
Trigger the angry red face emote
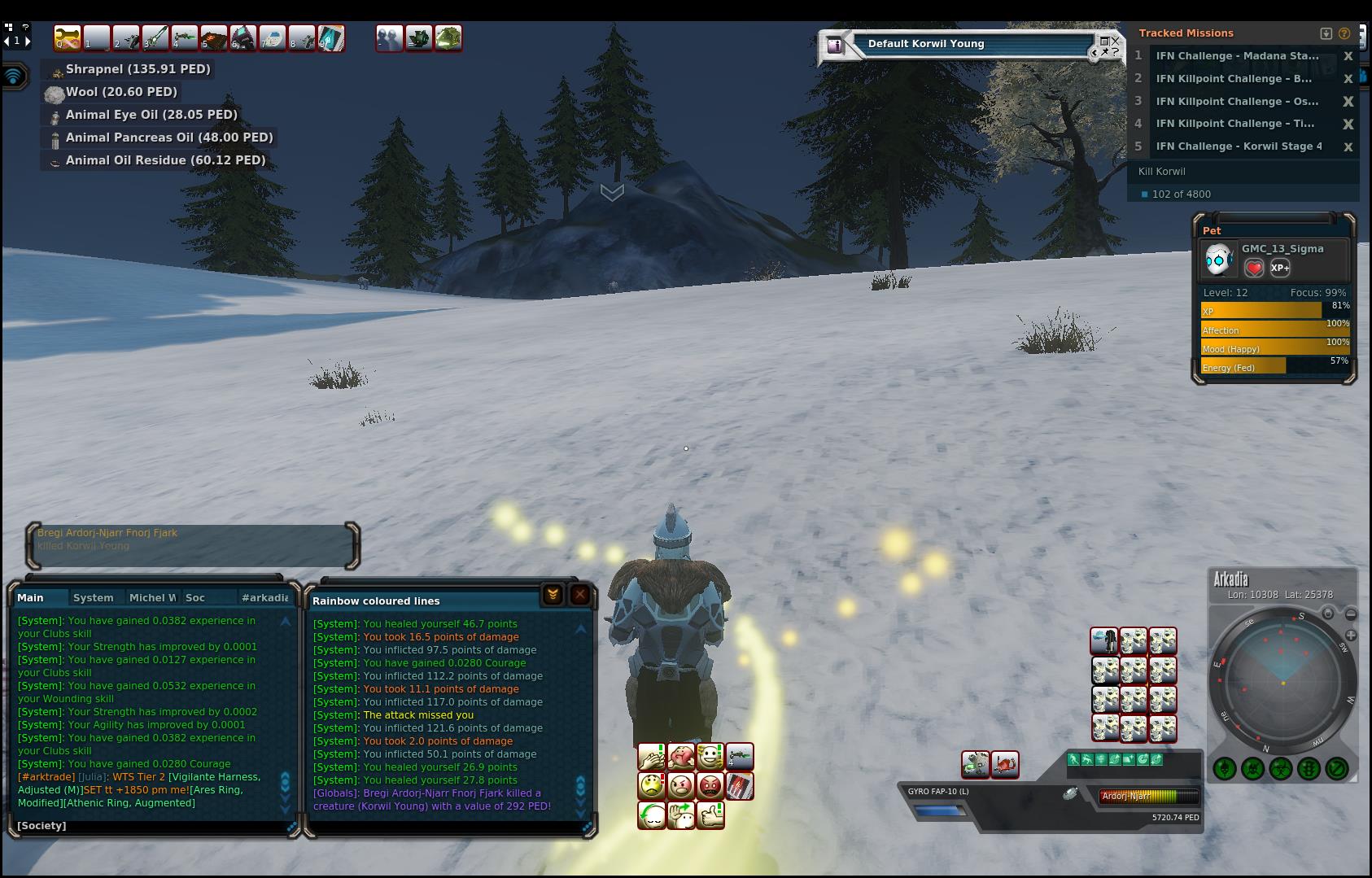(710, 786)
